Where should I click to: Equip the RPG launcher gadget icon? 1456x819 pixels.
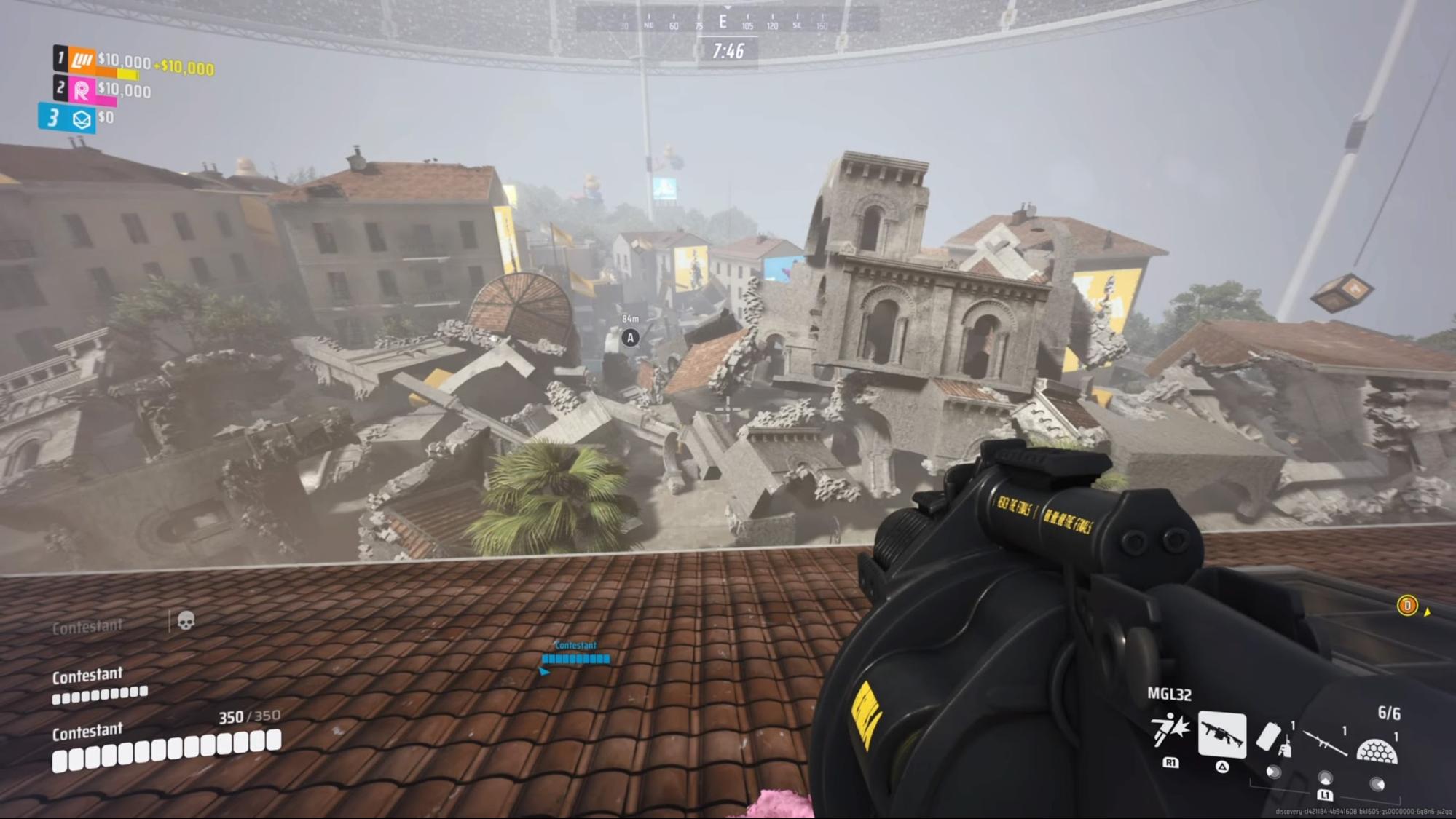pos(1324,743)
